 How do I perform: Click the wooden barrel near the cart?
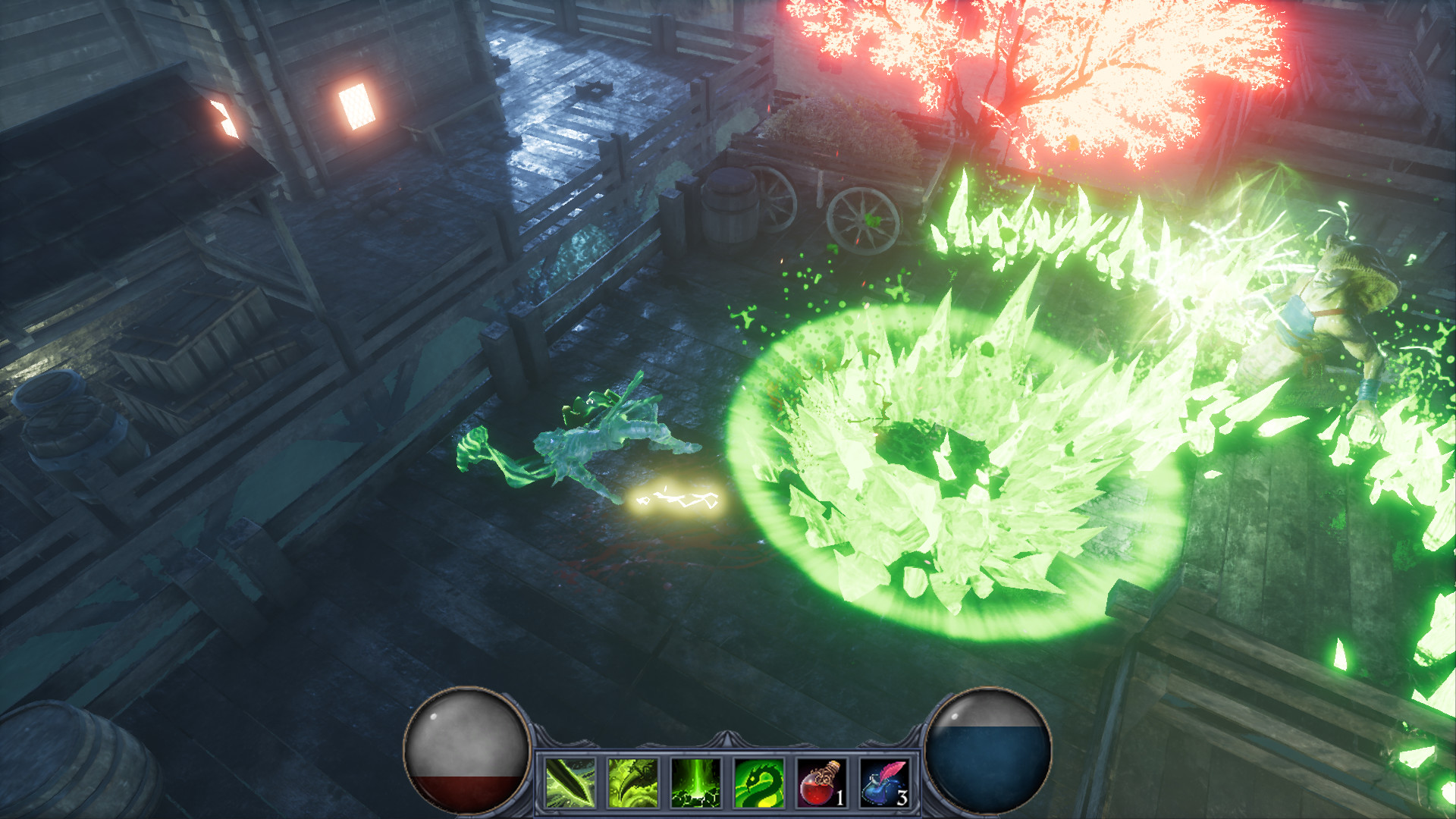click(732, 209)
